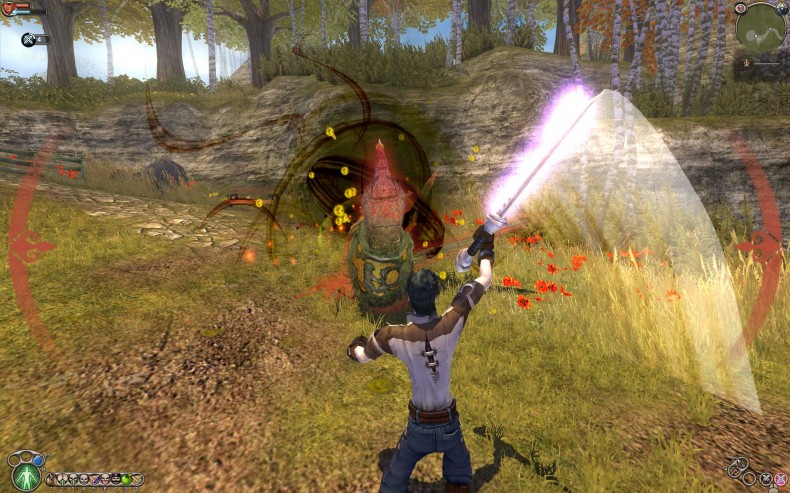Screen dimensions: 790x493
Task: Click the blue orb above the hero status icon
Action: point(38,459)
